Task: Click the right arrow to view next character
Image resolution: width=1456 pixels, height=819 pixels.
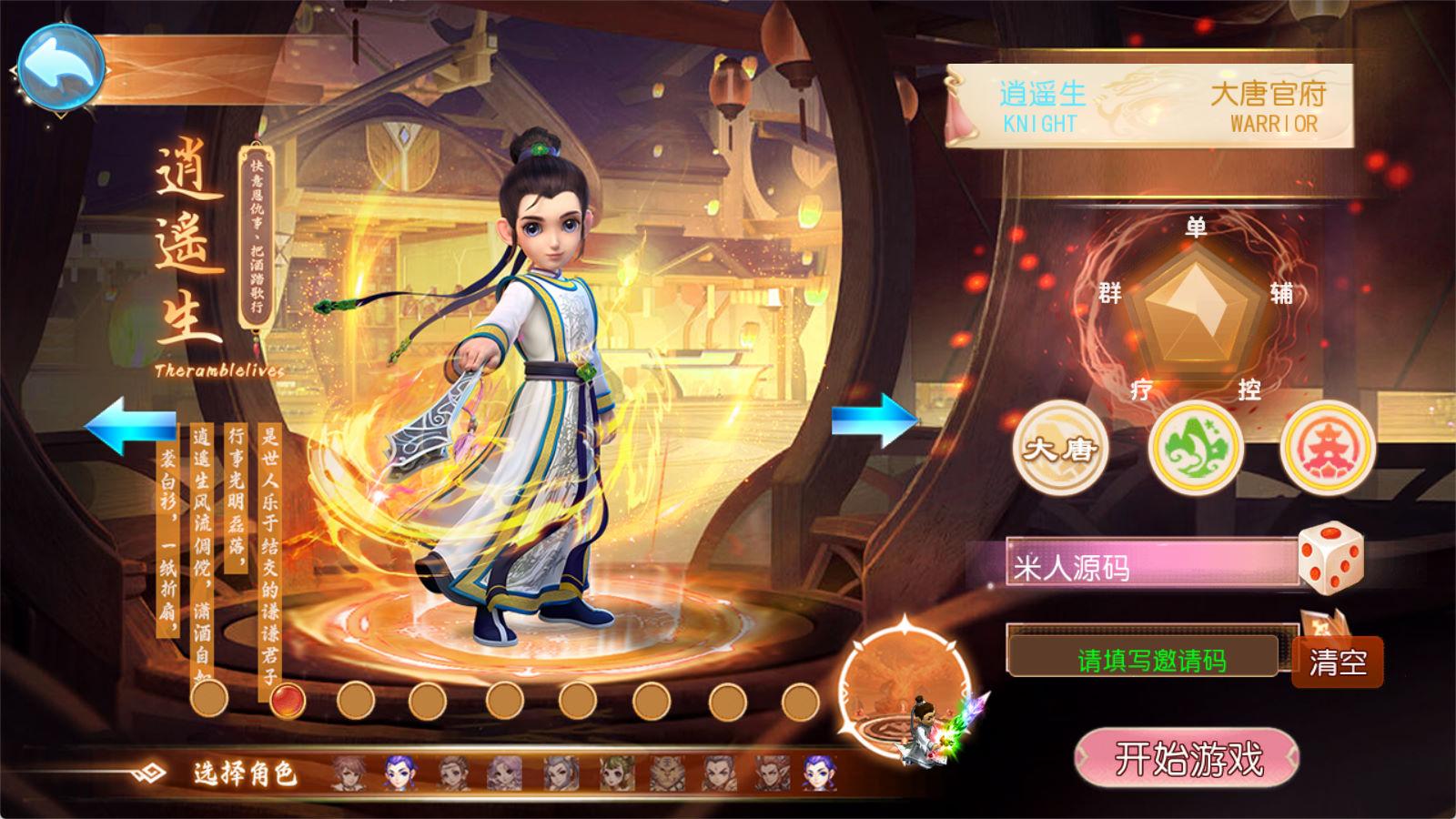Action: [875, 420]
